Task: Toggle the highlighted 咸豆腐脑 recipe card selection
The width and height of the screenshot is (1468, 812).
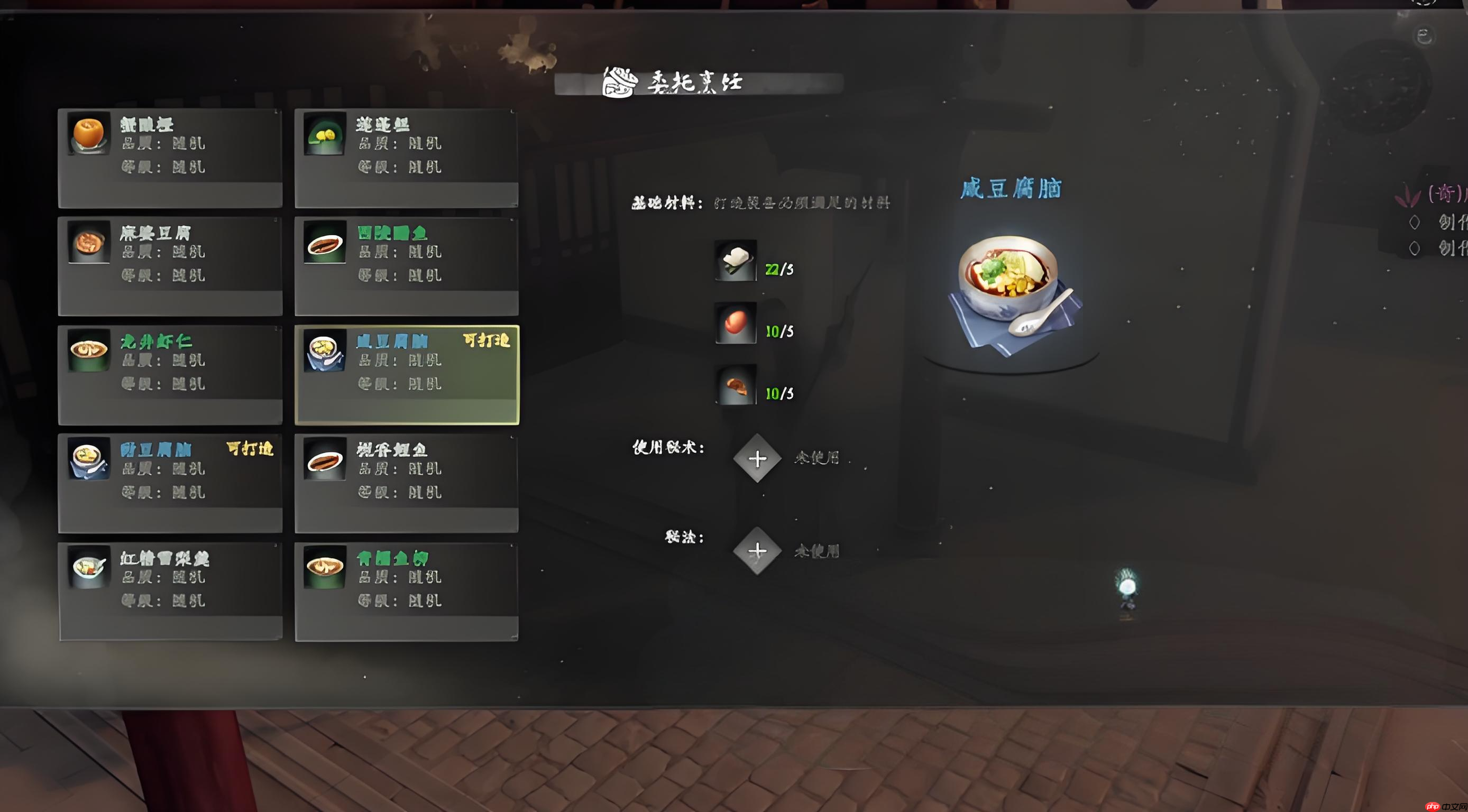Action: [x=407, y=373]
